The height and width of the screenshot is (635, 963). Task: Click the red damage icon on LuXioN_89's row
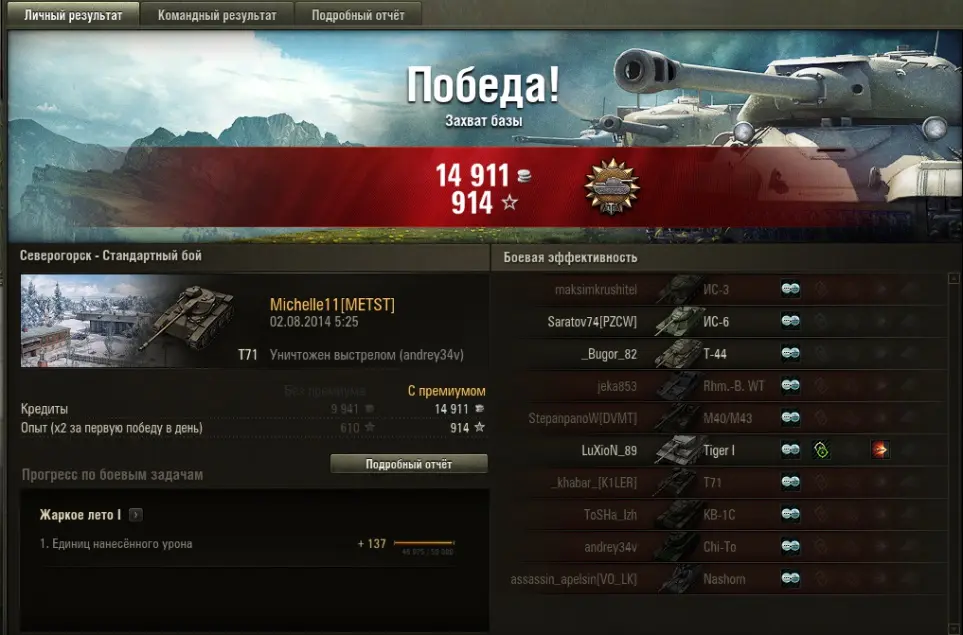(880, 450)
